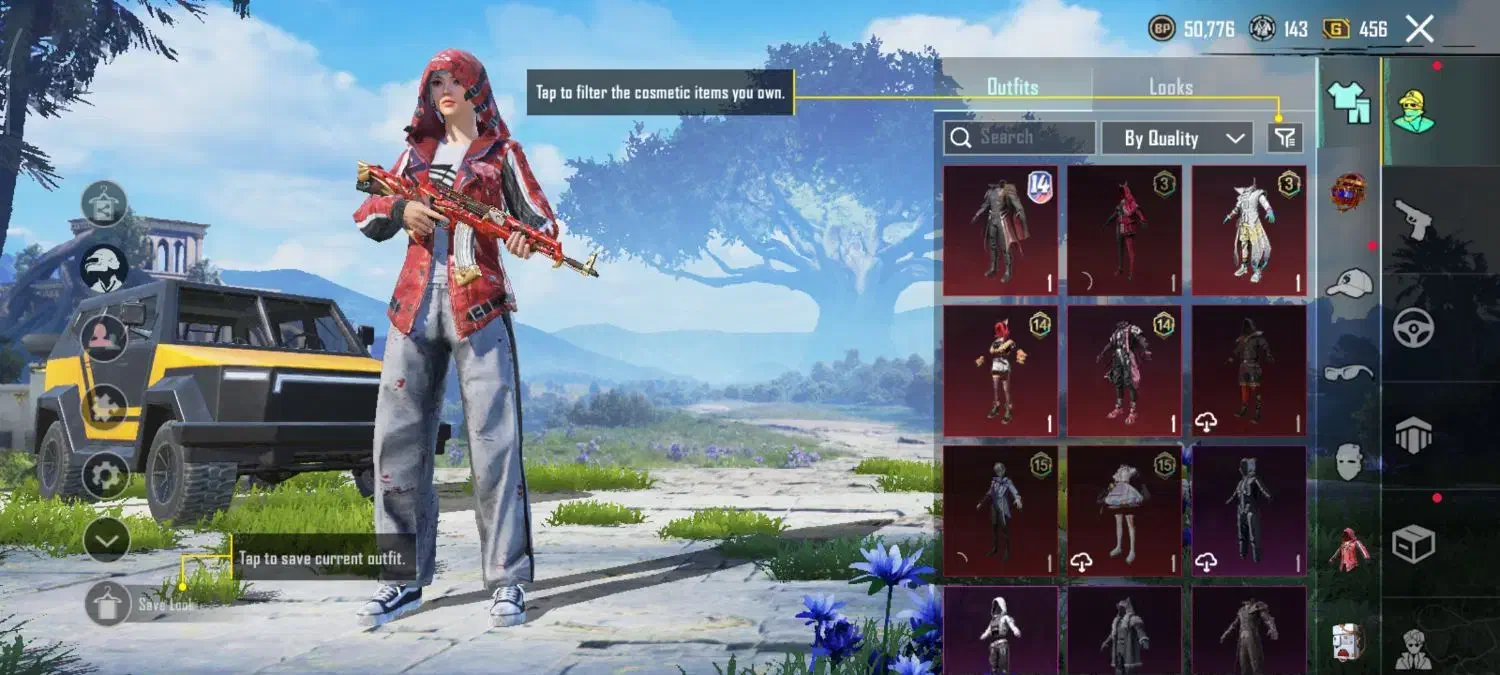Select the face mask category
The image size is (1500, 675).
pos(1349,461)
